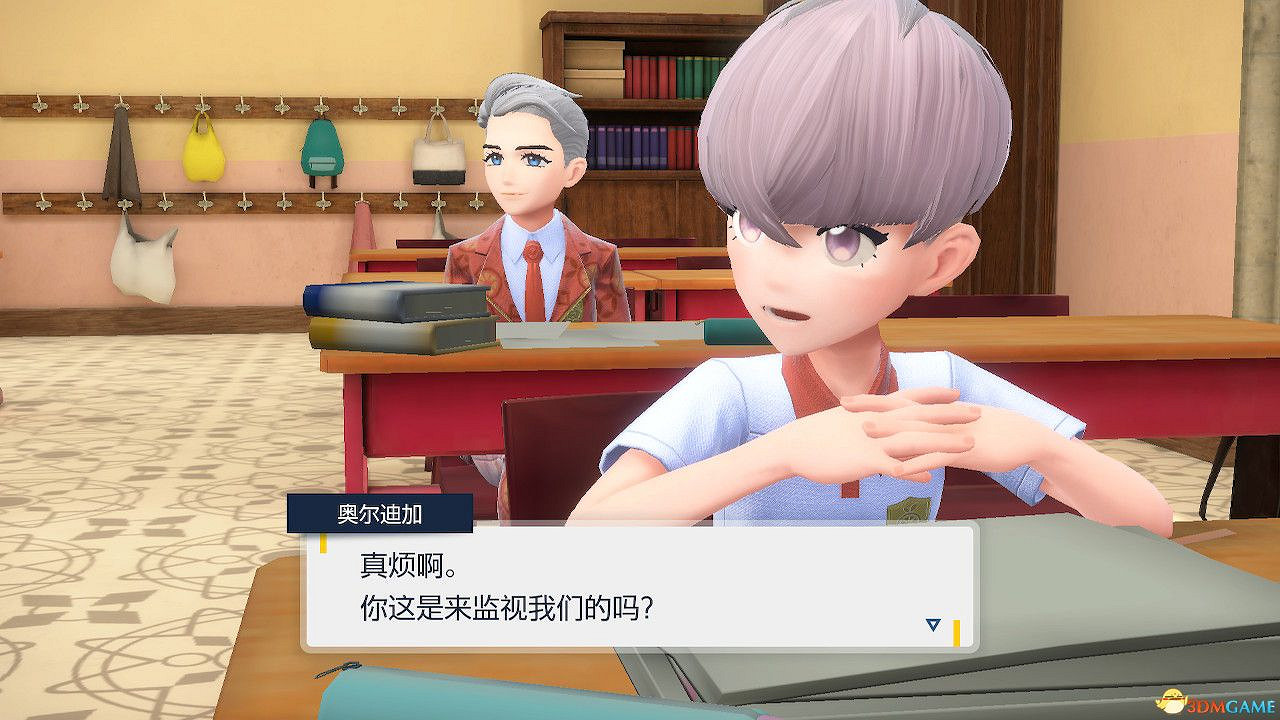Click the blue advance-dialogue triangle
The width and height of the screenshot is (1280, 720).
[x=932, y=622]
